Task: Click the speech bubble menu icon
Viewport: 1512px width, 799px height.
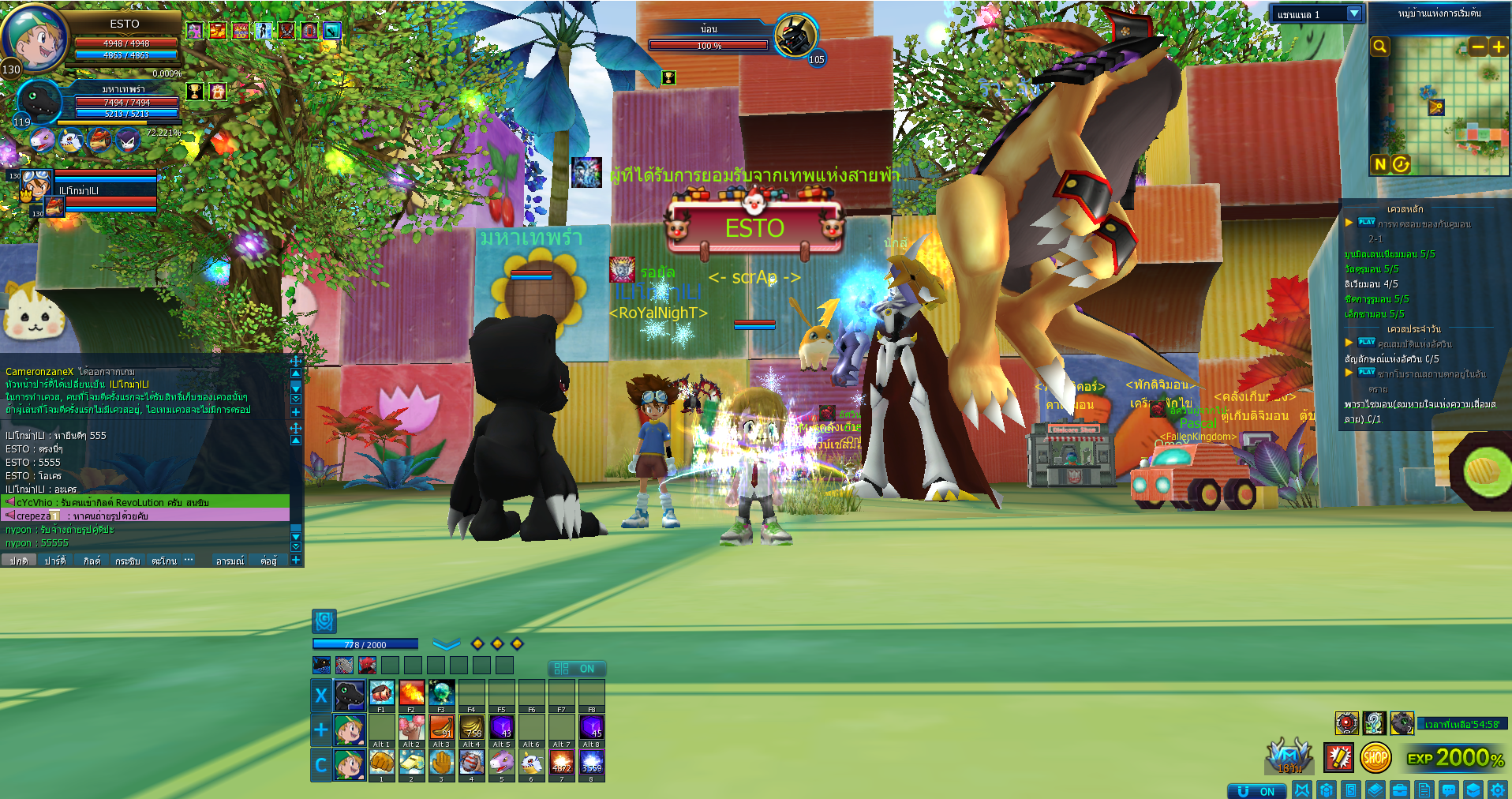Action: (x=1449, y=790)
